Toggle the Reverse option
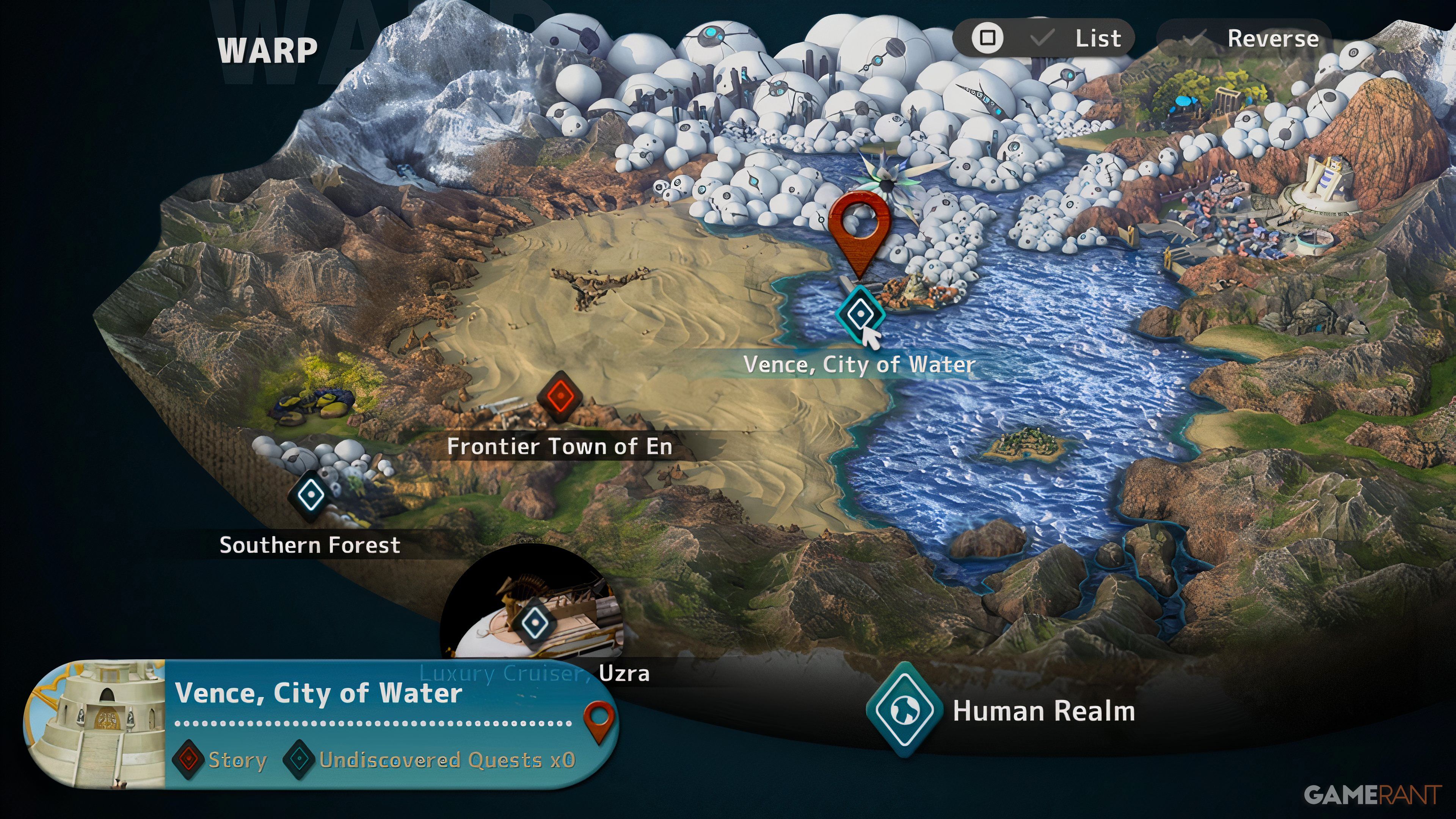The width and height of the screenshot is (1456, 819). [x=1244, y=38]
